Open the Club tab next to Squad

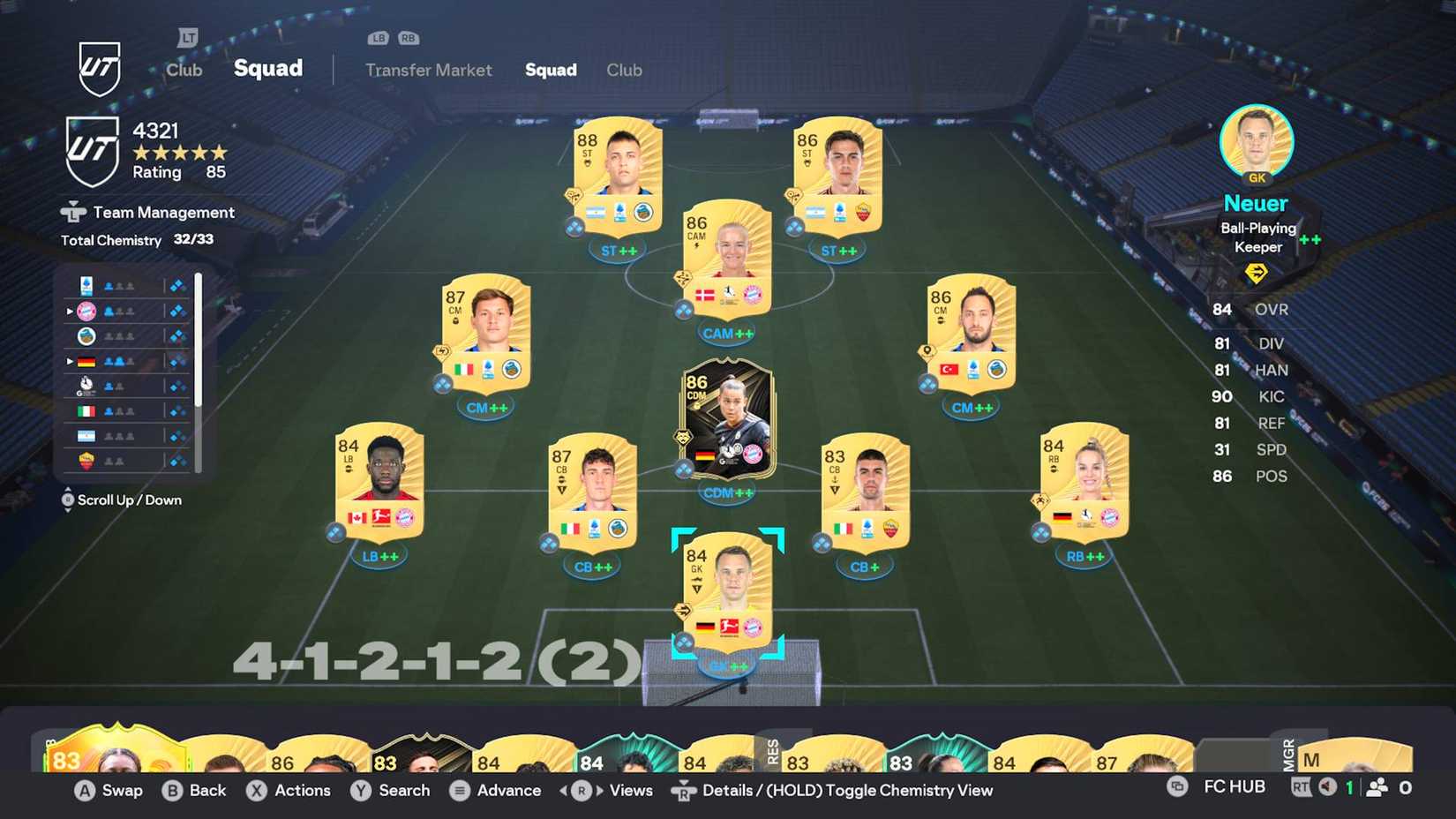pos(624,70)
